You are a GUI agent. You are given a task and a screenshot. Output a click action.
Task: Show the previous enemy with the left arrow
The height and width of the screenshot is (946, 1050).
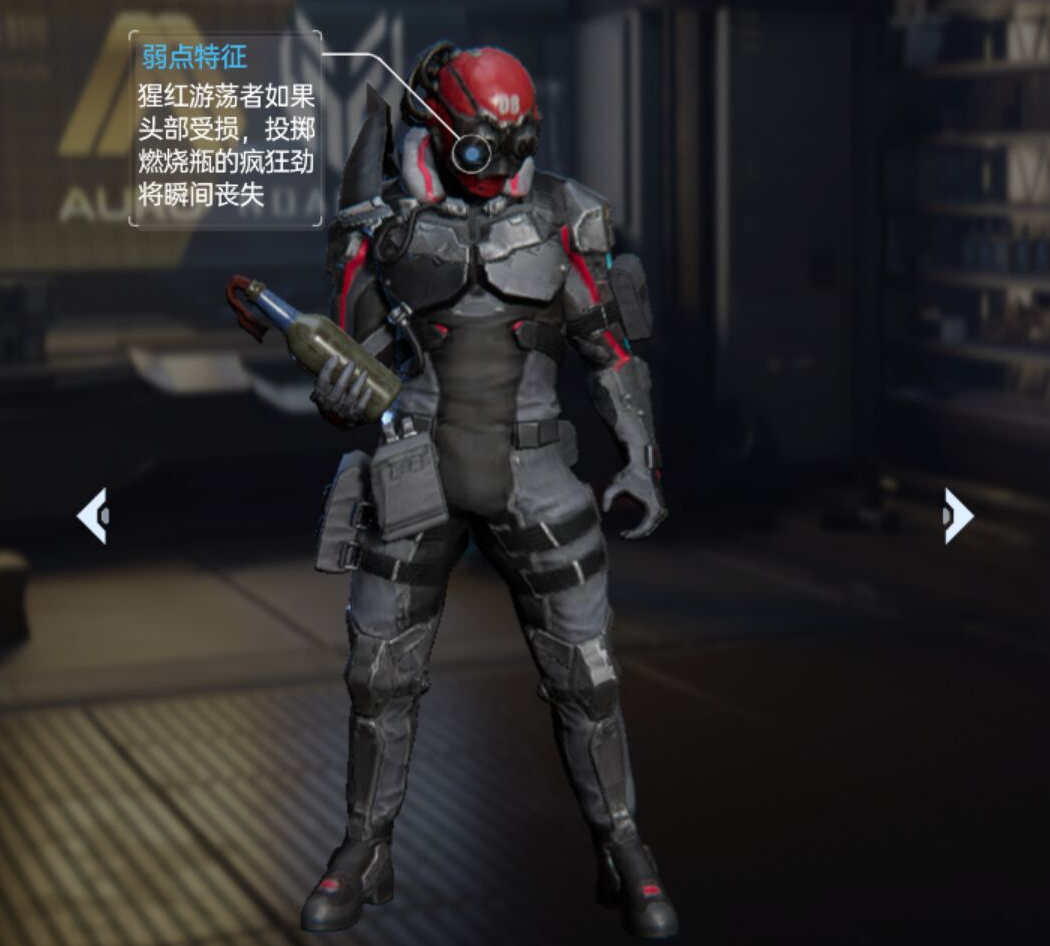pyautogui.click(x=92, y=516)
